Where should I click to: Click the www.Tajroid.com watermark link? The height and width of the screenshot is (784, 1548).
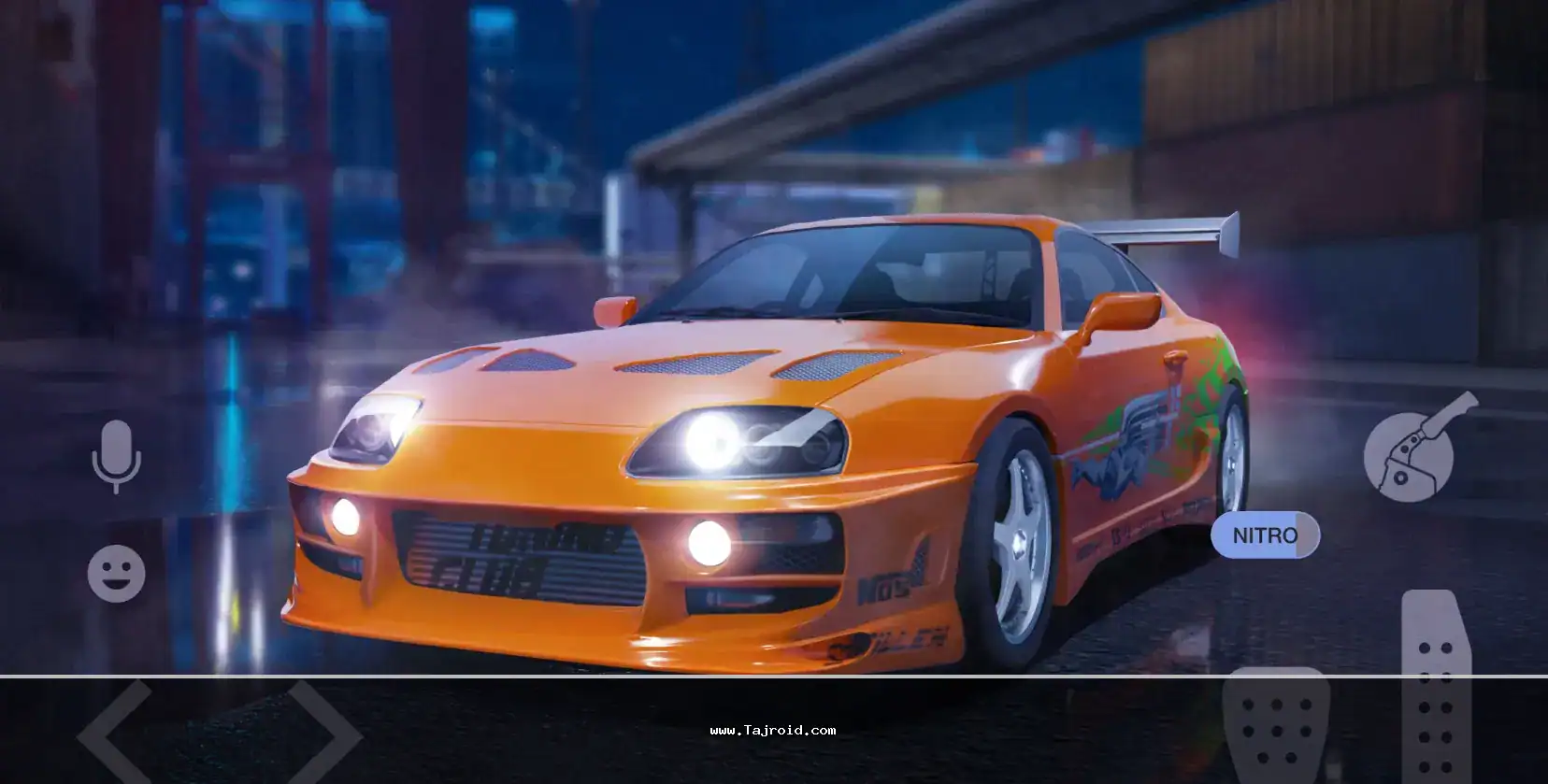pyautogui.click(x=773, y=731)
